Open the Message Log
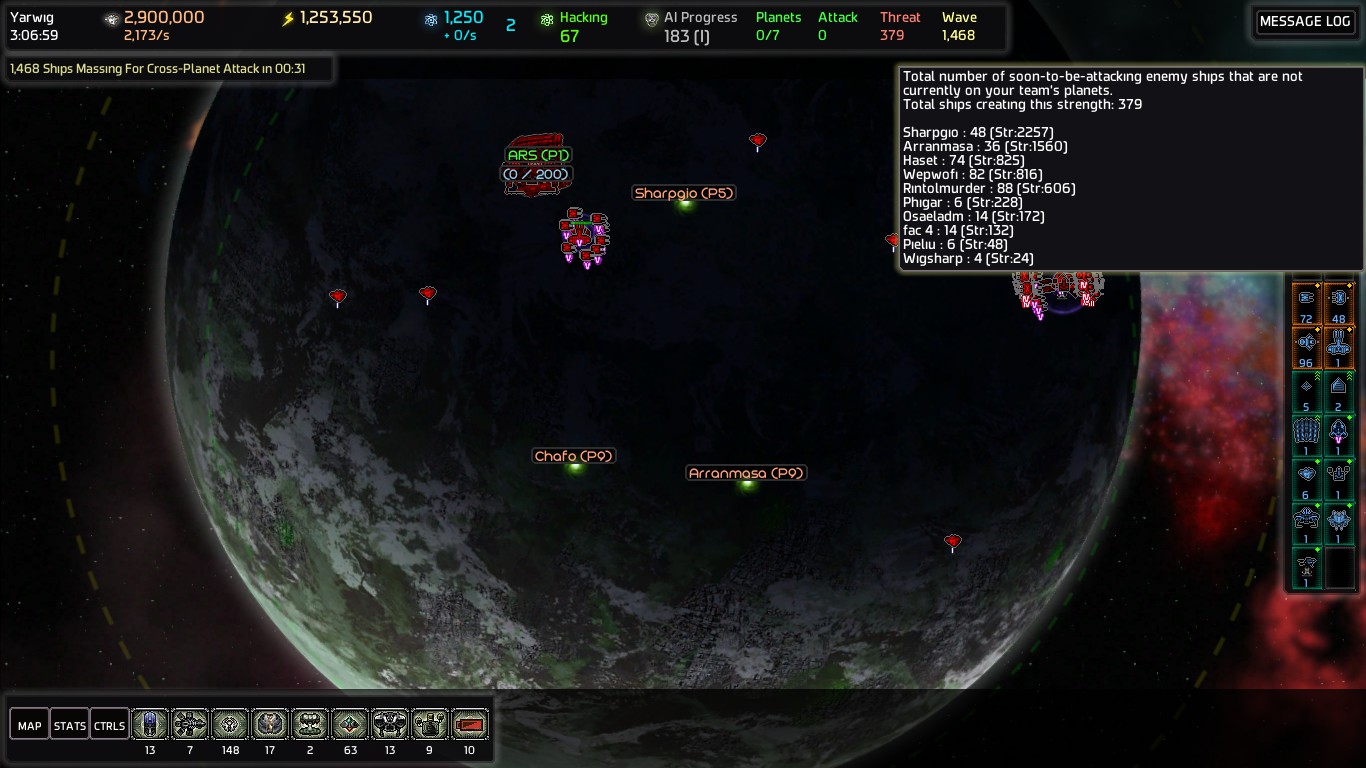This screenshot has width=1366, height=768. pos(1304,22)
